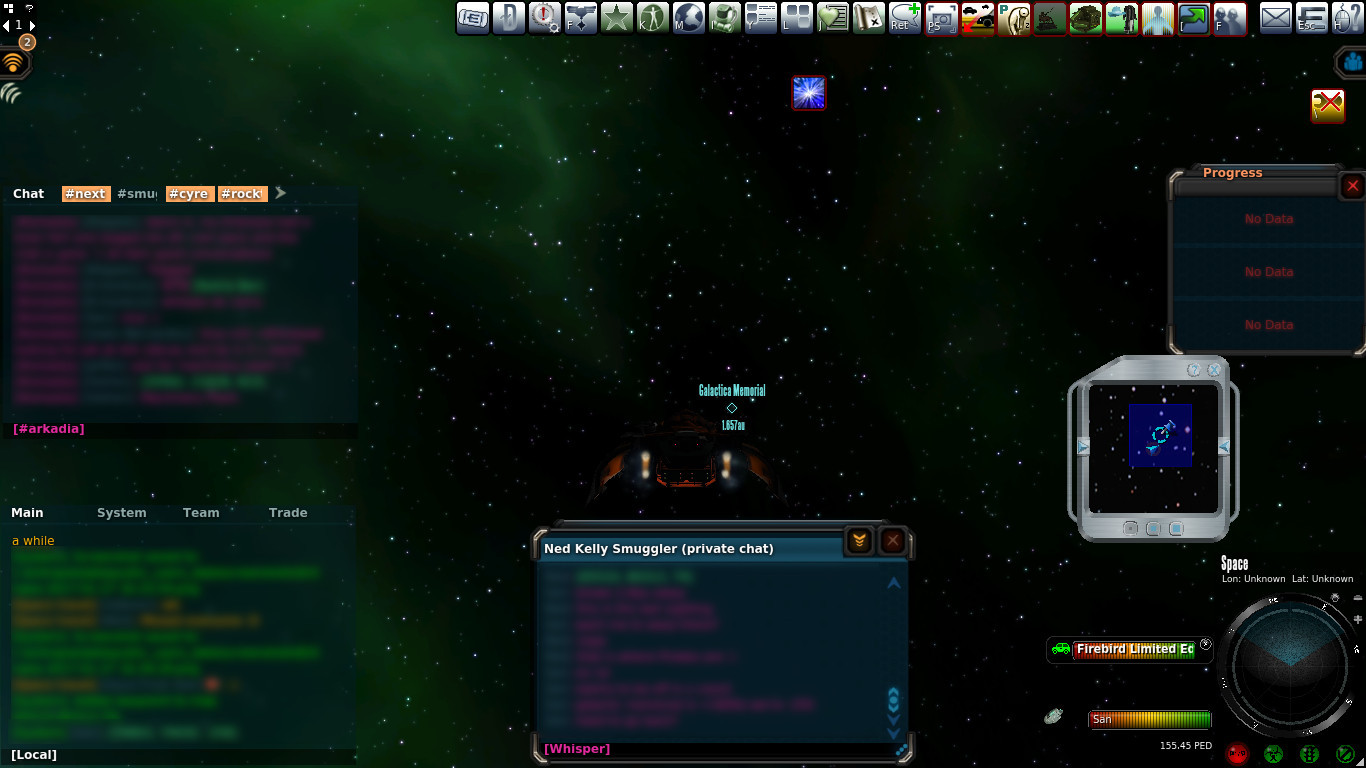Viewport: 1366px width, 768px height.
Task: Switch to the Team chat tab
Action: tap(200, 513)
